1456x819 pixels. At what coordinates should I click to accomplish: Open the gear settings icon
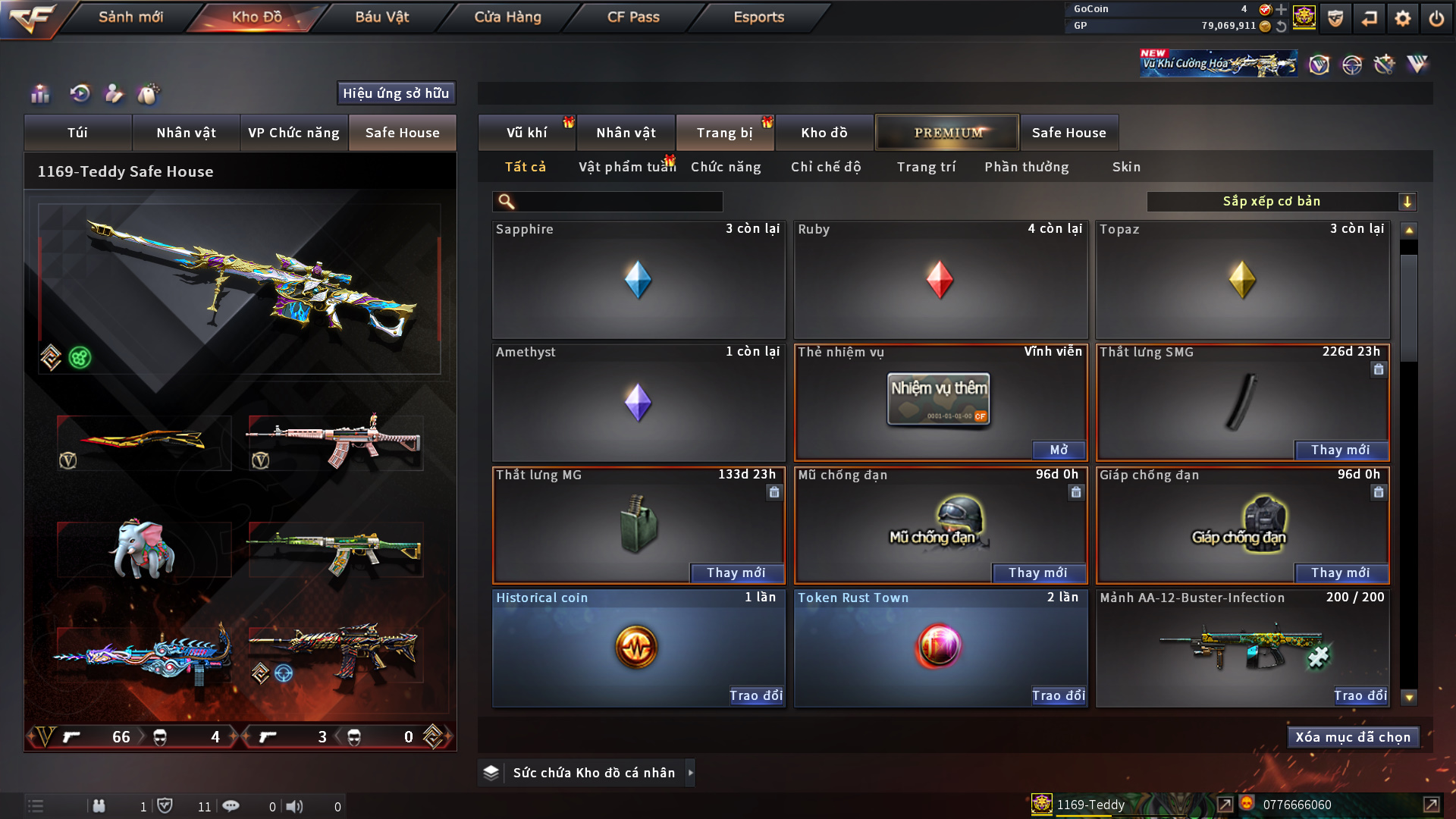click(1402, 18)
